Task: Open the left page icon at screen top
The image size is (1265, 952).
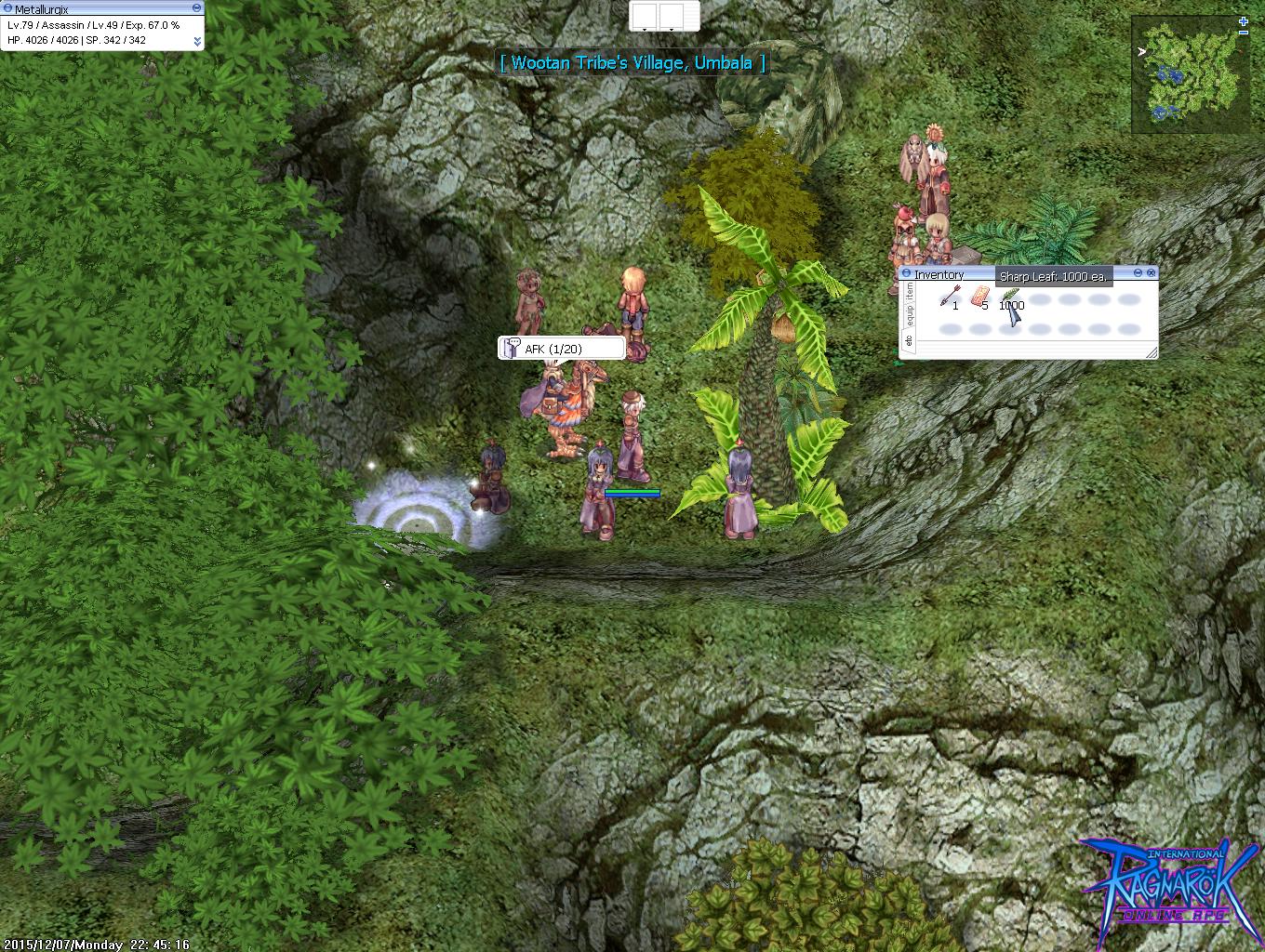Action: (644, 16)
